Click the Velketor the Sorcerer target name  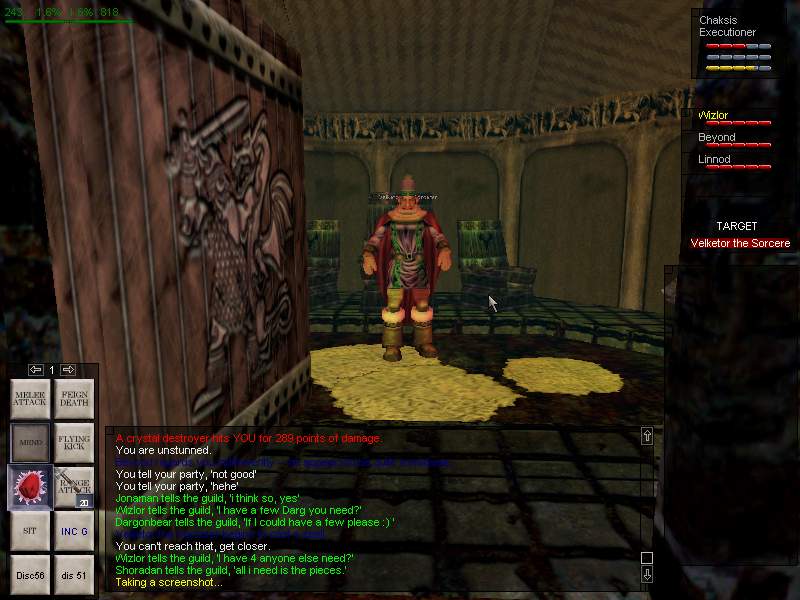click(x=740, y=243)
